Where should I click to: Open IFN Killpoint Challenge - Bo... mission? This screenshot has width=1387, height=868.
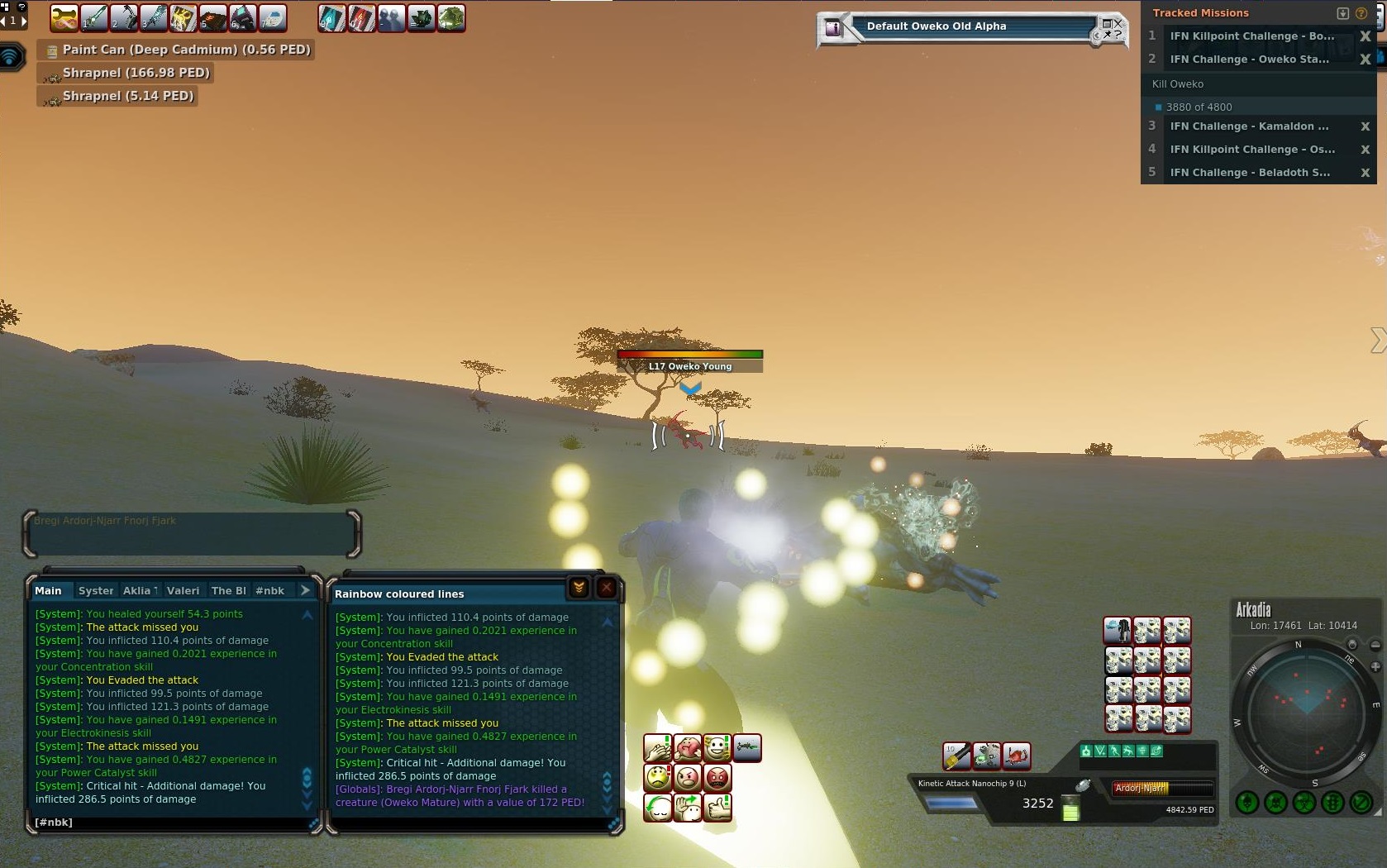click(1251, 36)
